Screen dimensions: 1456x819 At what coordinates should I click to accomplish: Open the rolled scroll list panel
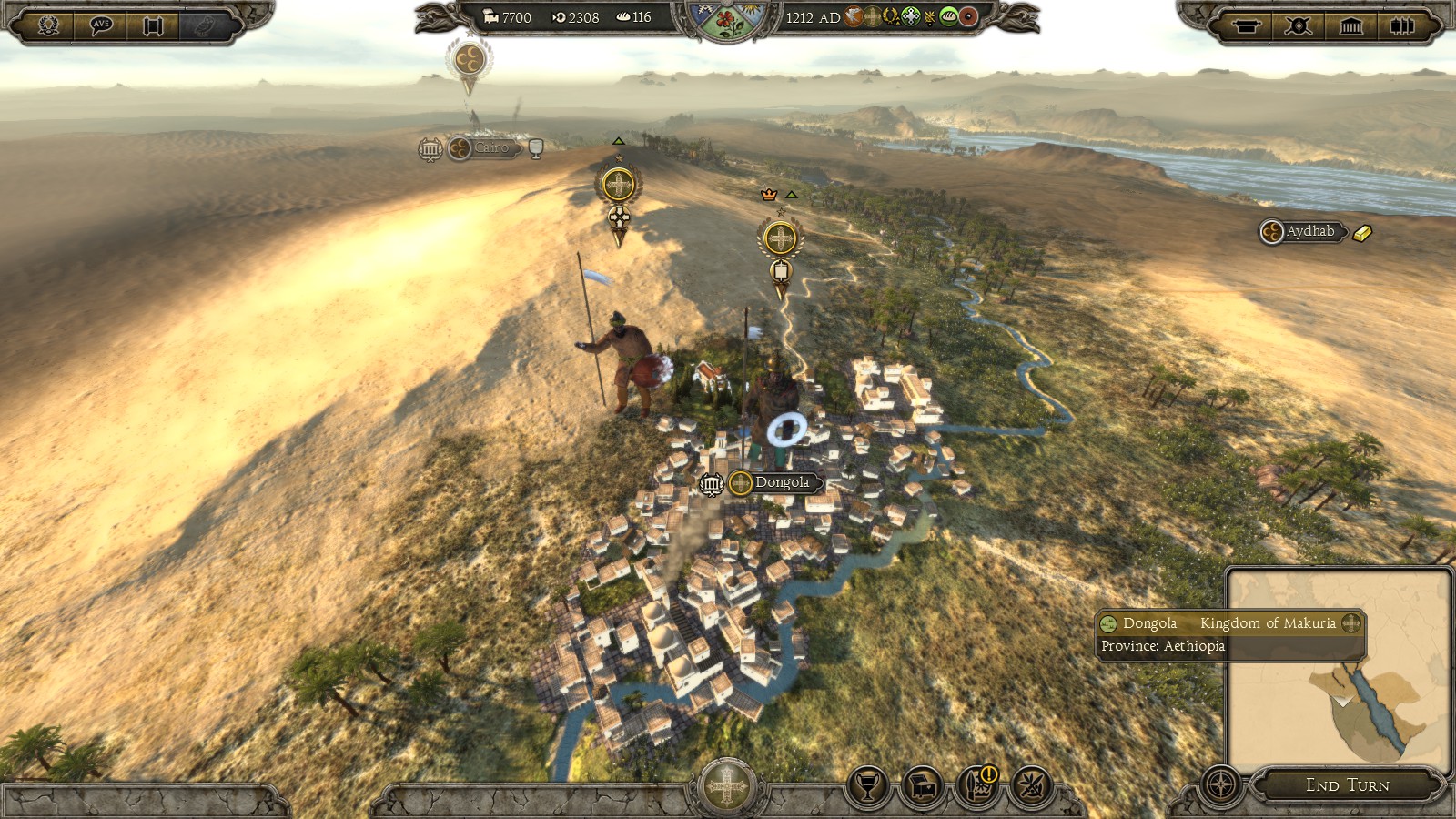click(1246, 25)
